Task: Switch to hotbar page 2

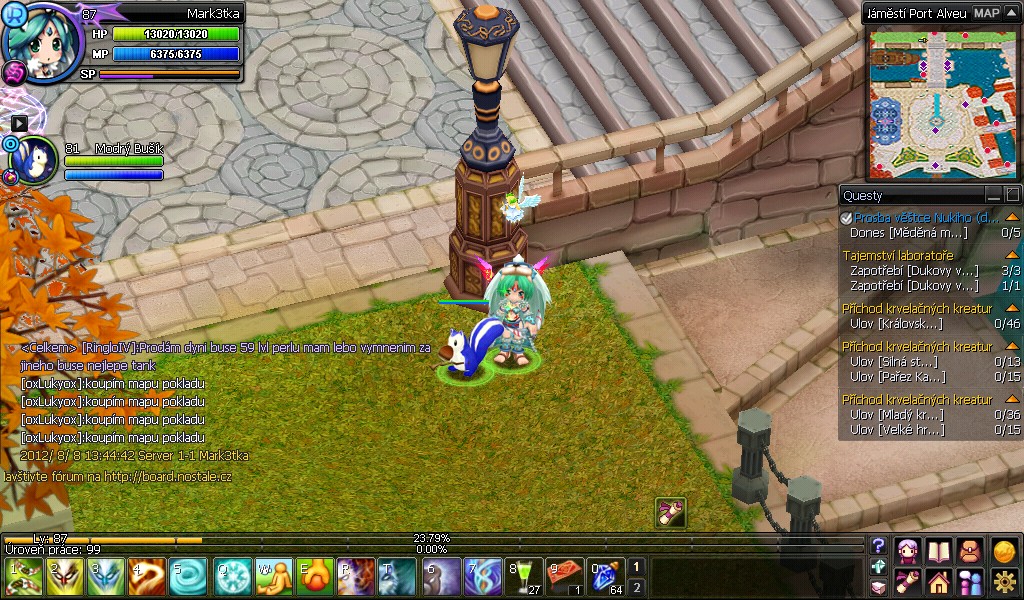Action: pos(637,587)
